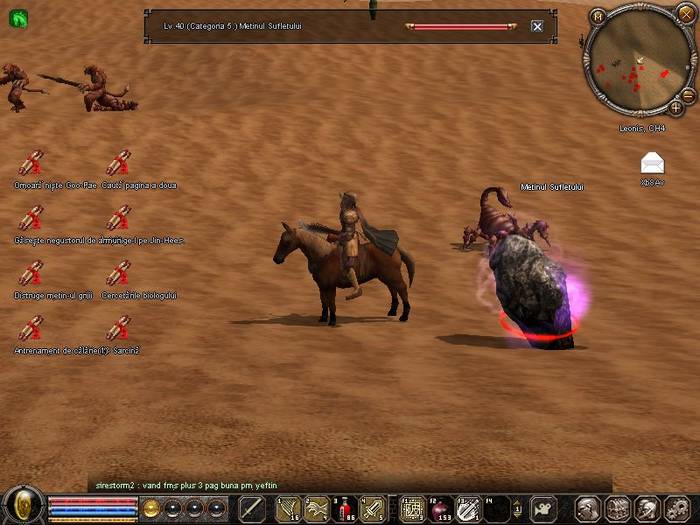Click the chat message line from sirestorm2
This screenshot has width=700, height=525.
coord(190,485)
